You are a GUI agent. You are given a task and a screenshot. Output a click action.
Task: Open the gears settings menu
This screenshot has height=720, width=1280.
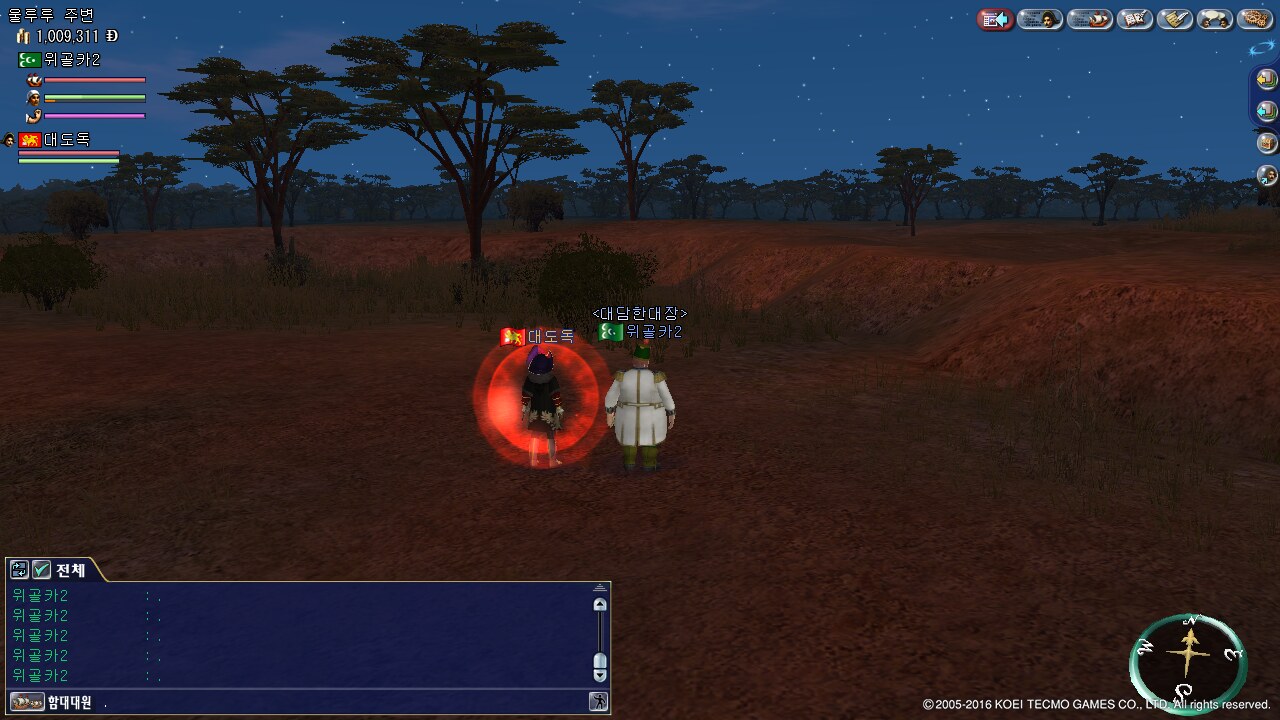(1255, 19)
